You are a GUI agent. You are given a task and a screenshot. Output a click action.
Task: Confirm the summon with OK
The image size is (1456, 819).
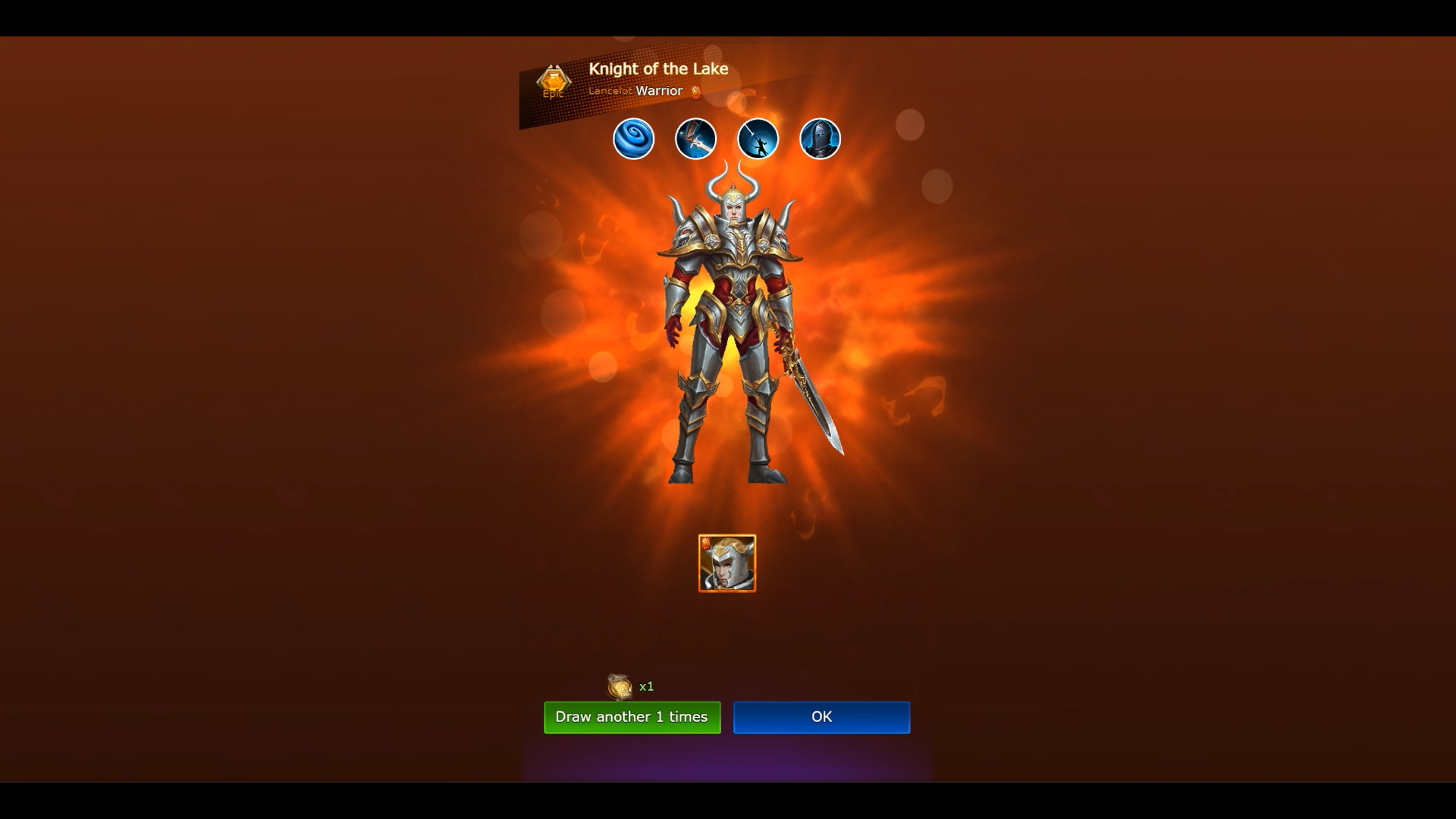coord(821,717)
